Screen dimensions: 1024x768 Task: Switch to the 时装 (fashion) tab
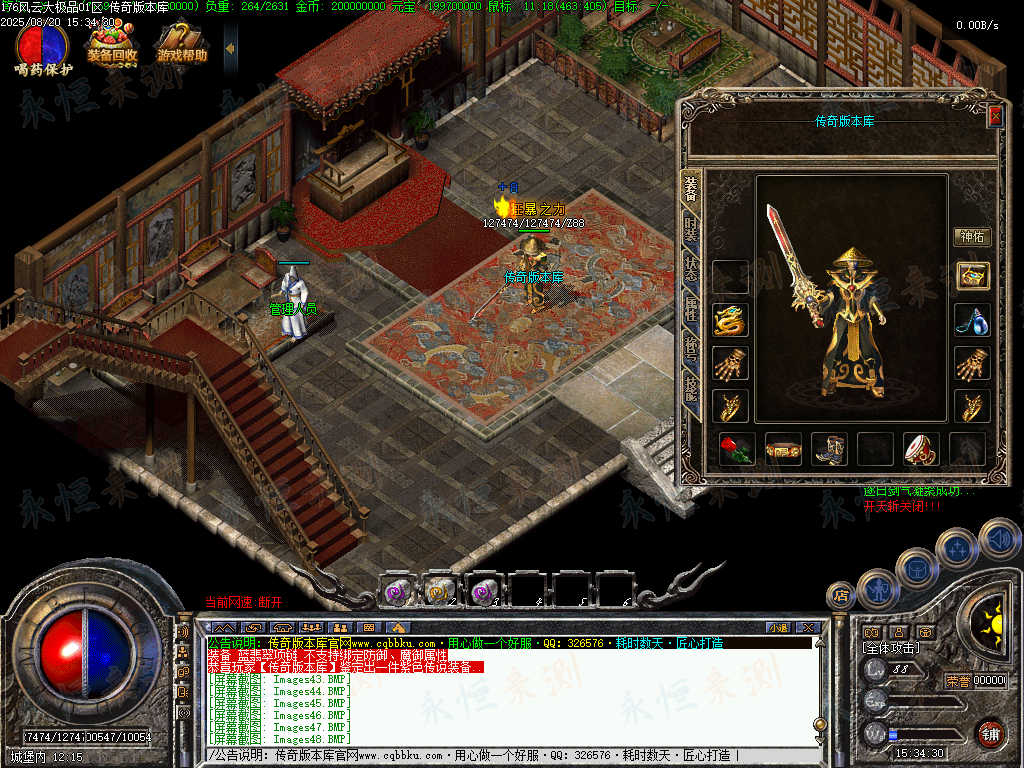[x=691, y=228]
